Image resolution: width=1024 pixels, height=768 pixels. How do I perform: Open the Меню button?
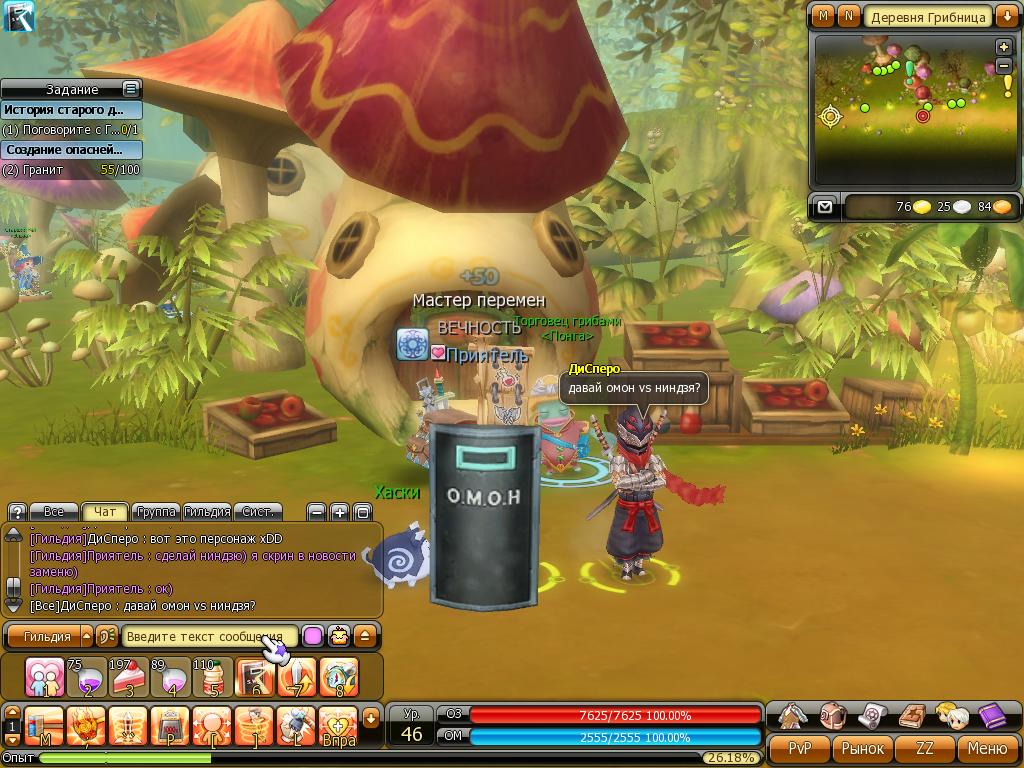tap(987, 748)
